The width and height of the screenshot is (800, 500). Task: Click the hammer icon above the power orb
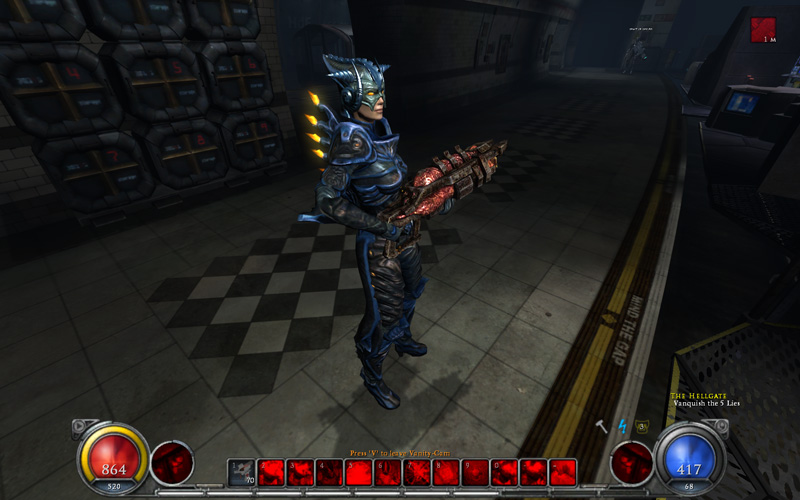point(601,427)
